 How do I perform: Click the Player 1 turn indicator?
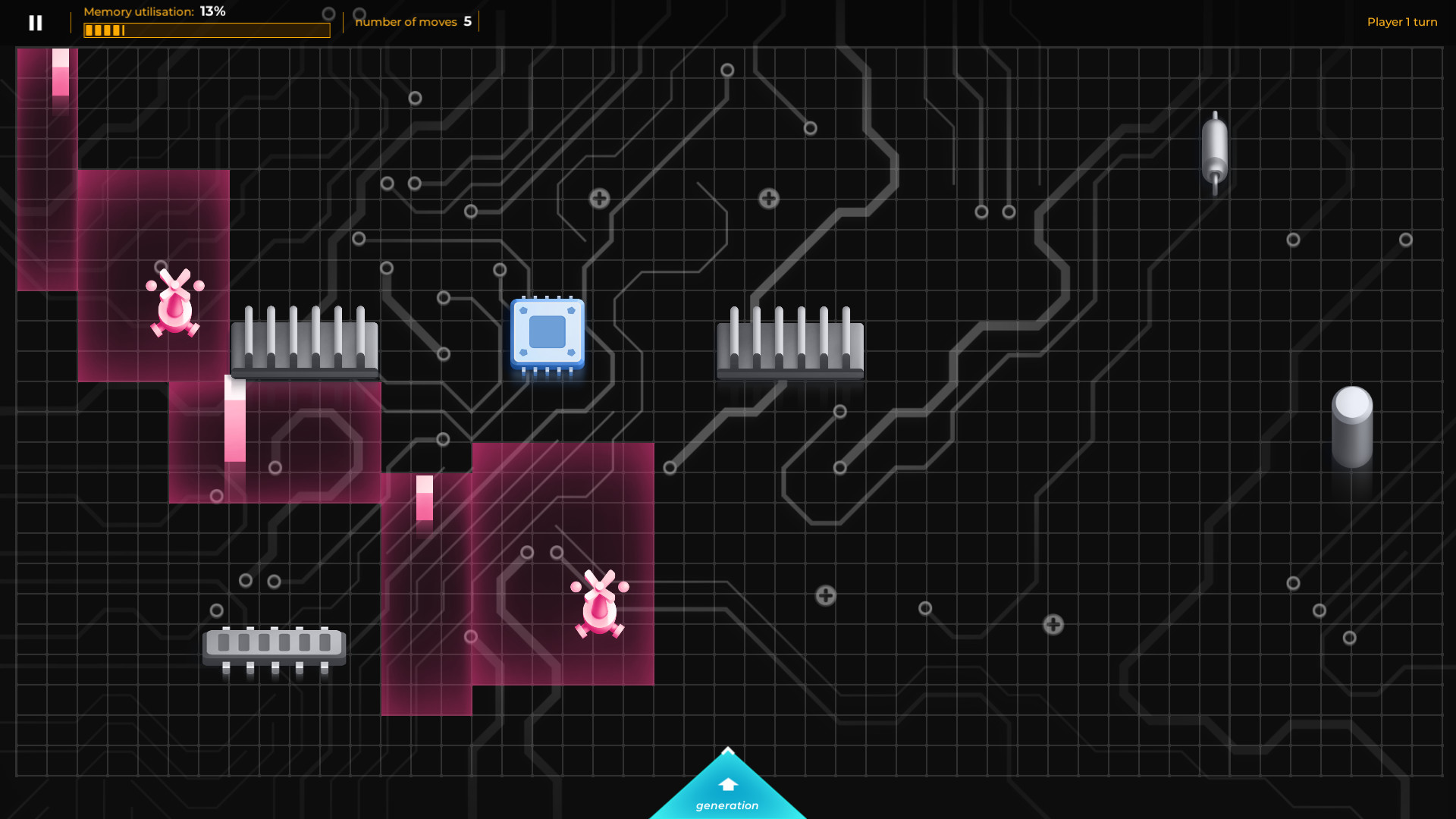(x=1402, y=21)
